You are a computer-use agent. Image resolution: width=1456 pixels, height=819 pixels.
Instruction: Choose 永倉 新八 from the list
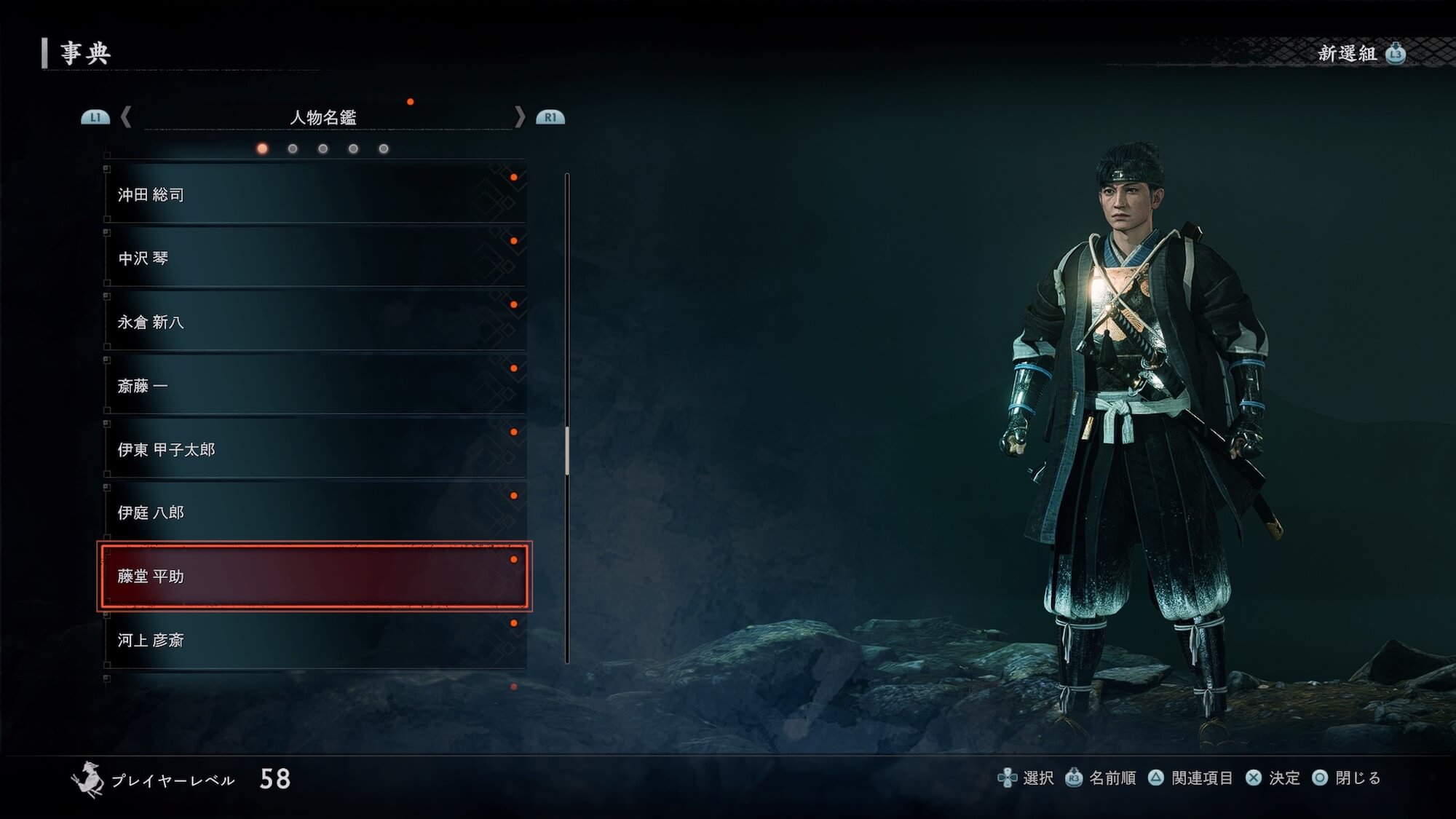tap(314, 322)
